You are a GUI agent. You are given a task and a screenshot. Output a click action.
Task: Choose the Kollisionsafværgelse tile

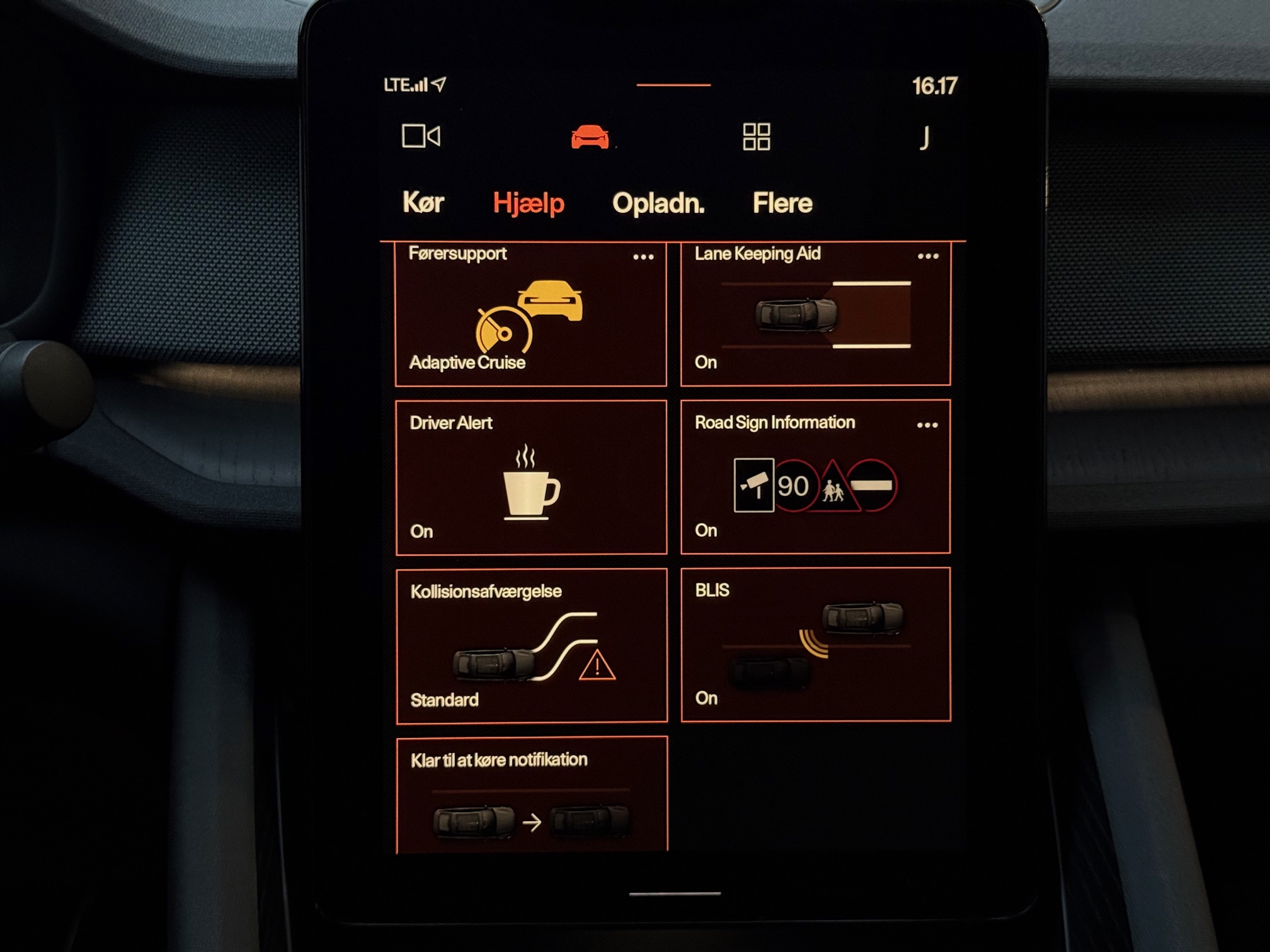530,645
